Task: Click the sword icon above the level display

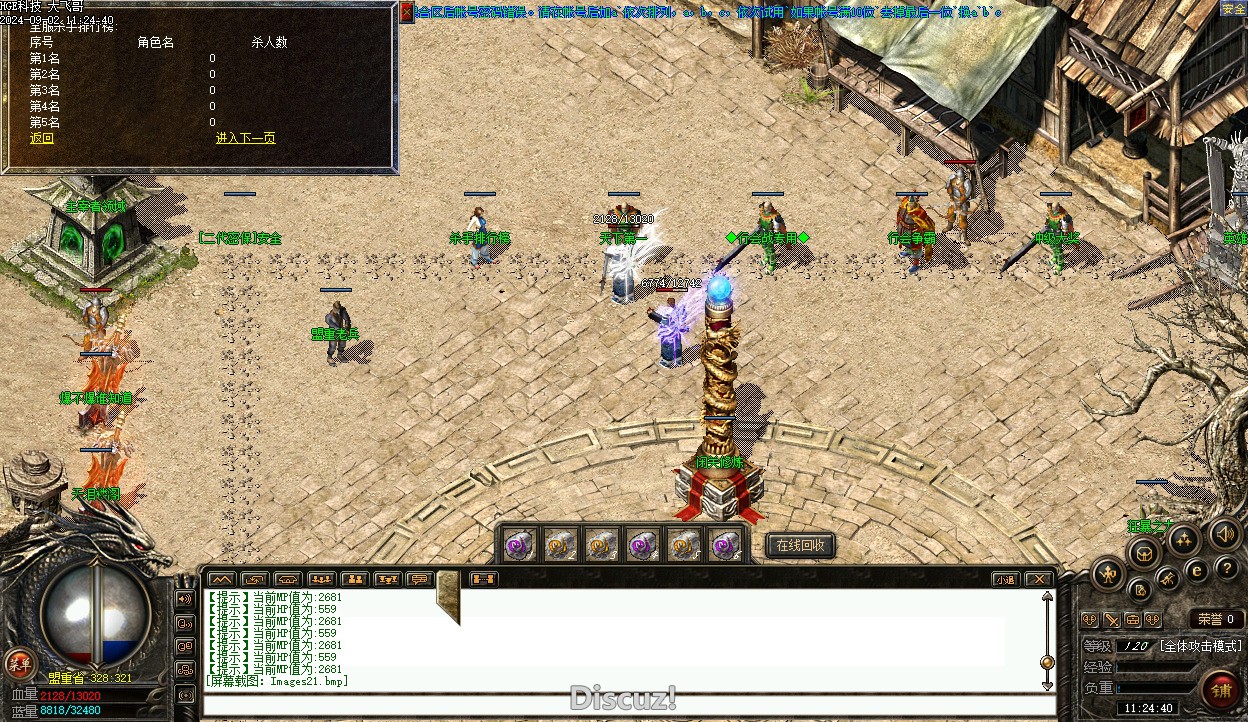Action: [1111, 620]
